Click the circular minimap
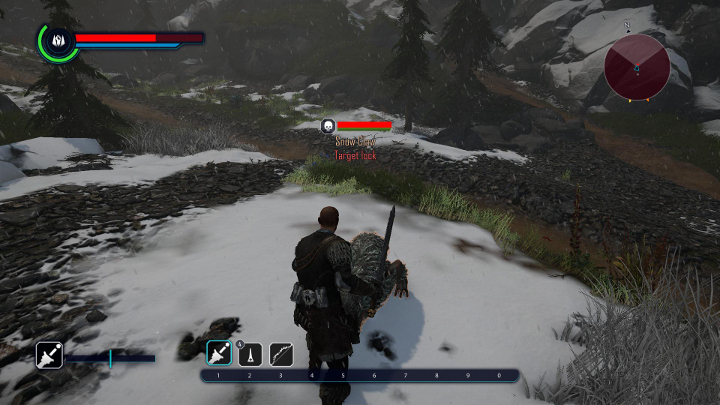 point(637,67)
